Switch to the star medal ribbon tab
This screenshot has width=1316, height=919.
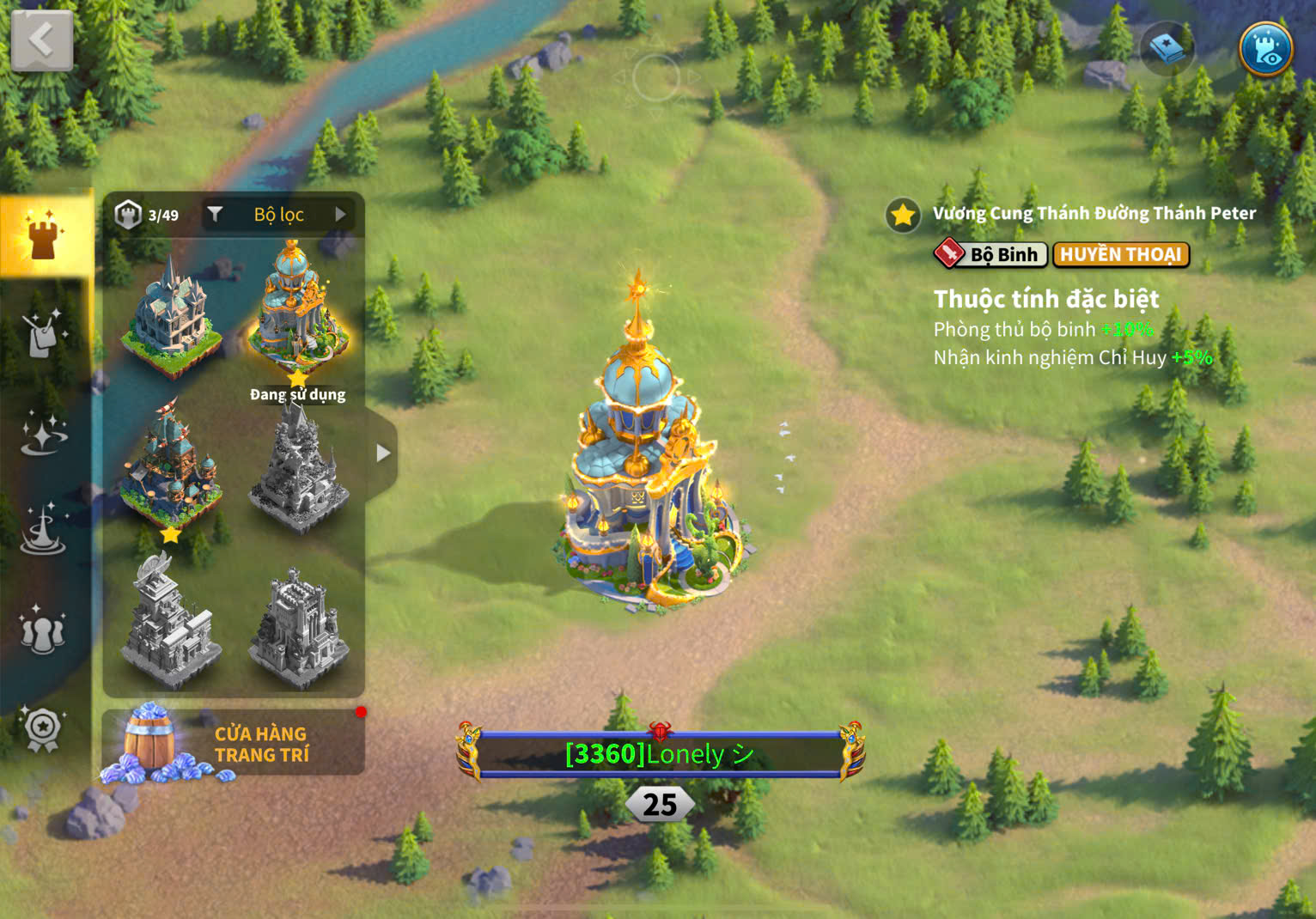click(x=42, y=729)
